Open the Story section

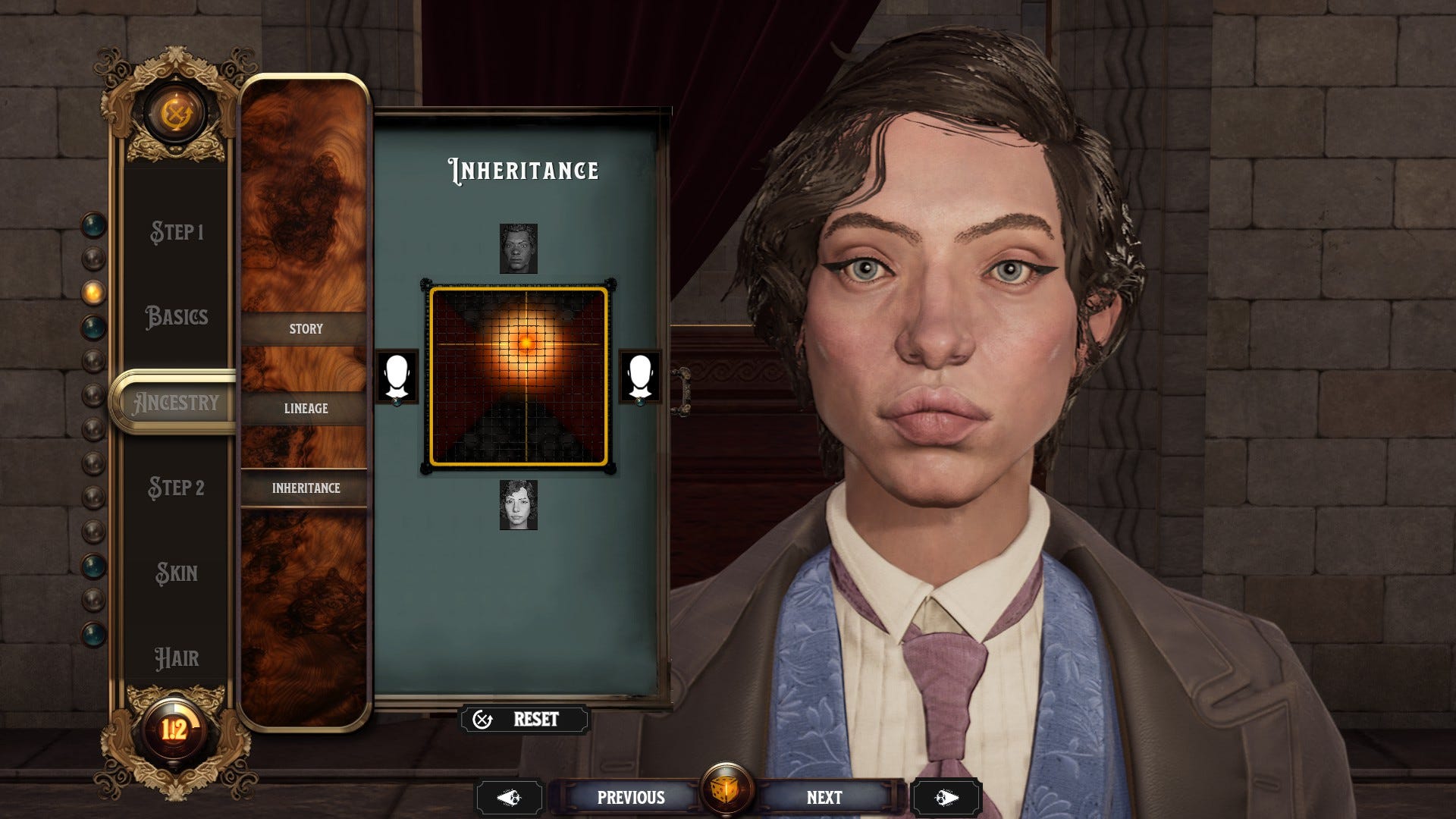tap(306, 329)
